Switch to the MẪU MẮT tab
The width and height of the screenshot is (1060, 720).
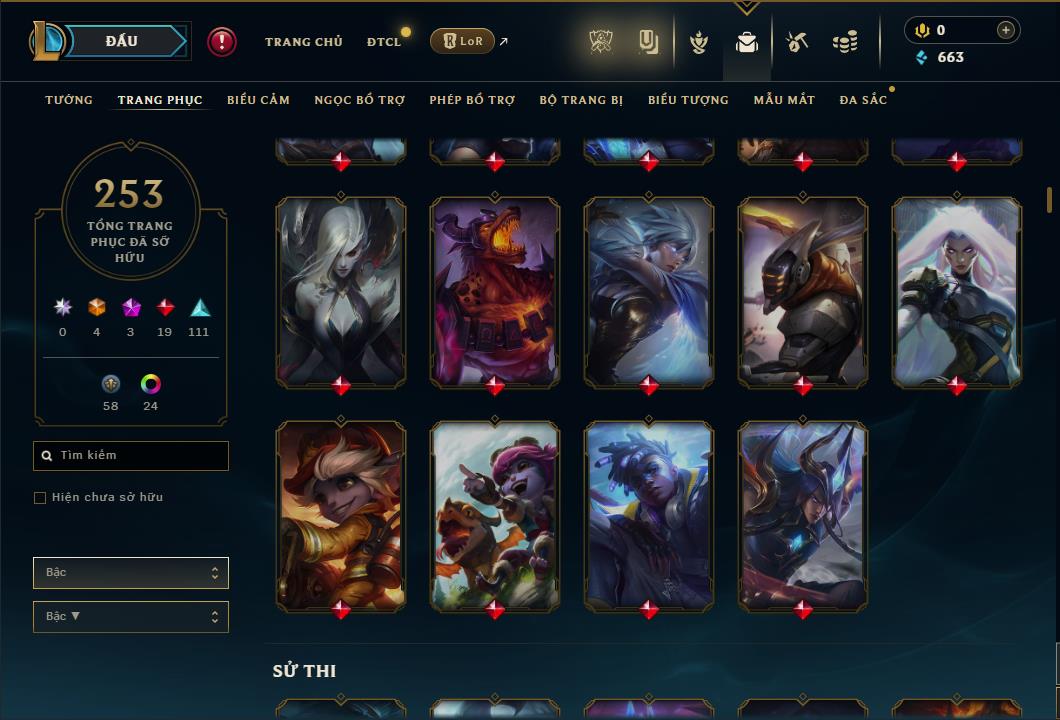[784, 100]
